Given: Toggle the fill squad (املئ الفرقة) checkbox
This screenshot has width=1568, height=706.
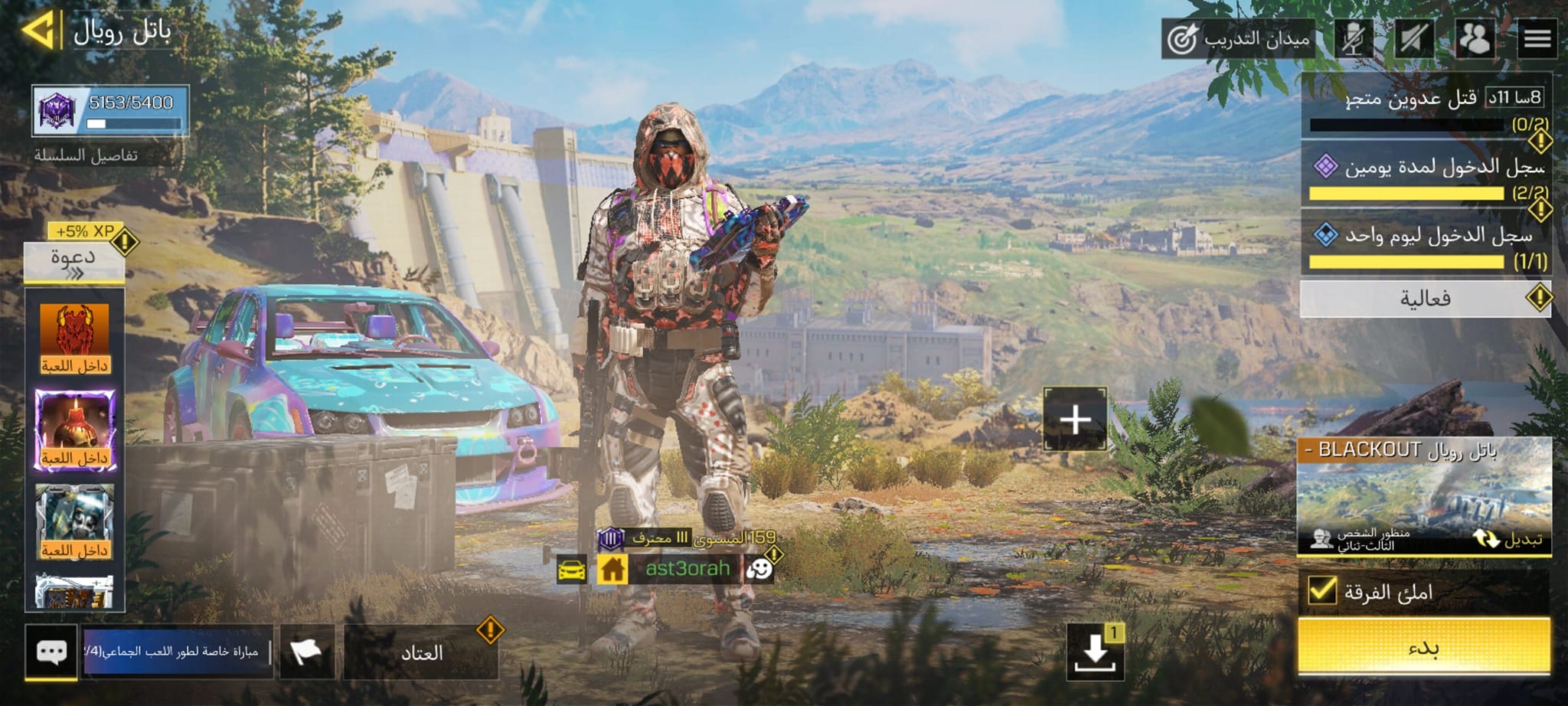Looking at the screenshot, I should [x=1322, y=590].
